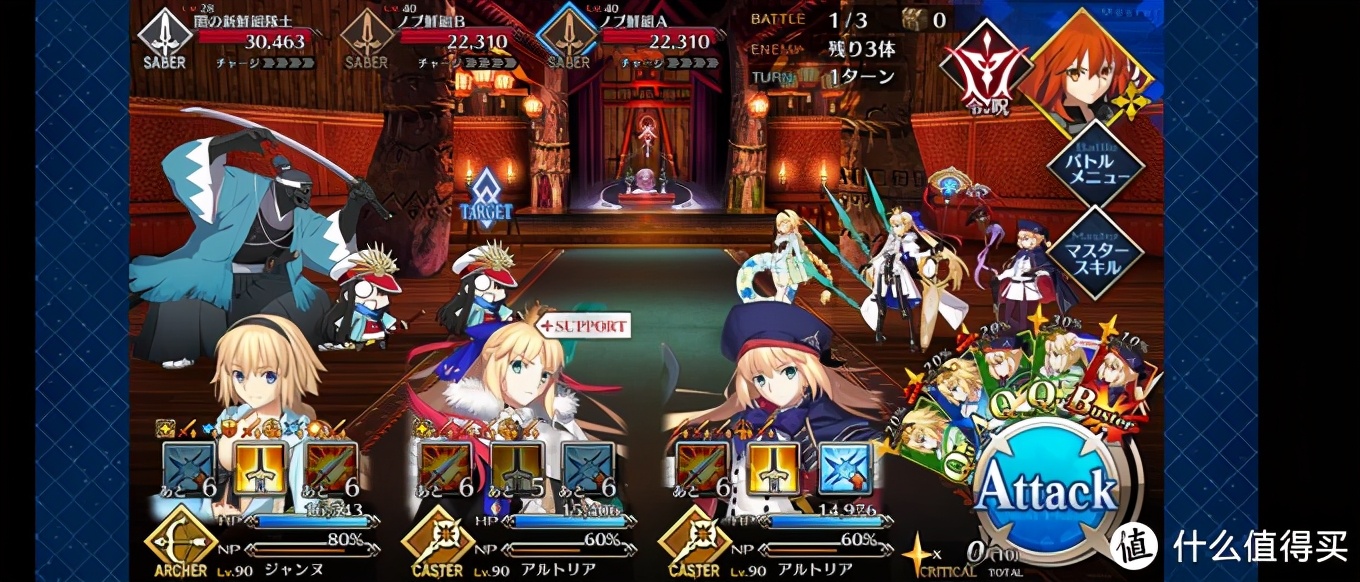
Task: Activate Archer Jeanne's ready gold sword skill
Action: pos(260,469)
